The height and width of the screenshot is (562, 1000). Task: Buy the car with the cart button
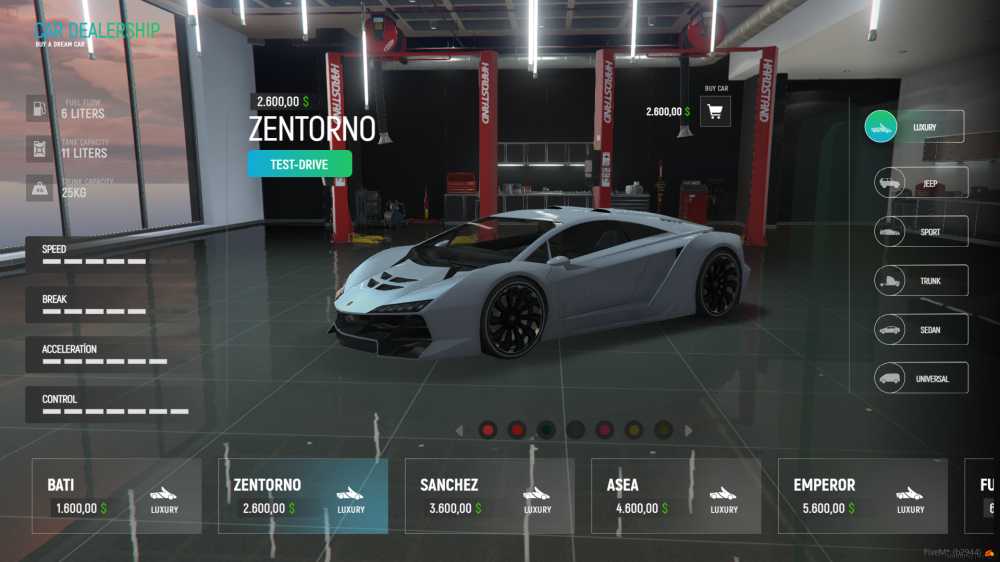[x=715, y=112]
